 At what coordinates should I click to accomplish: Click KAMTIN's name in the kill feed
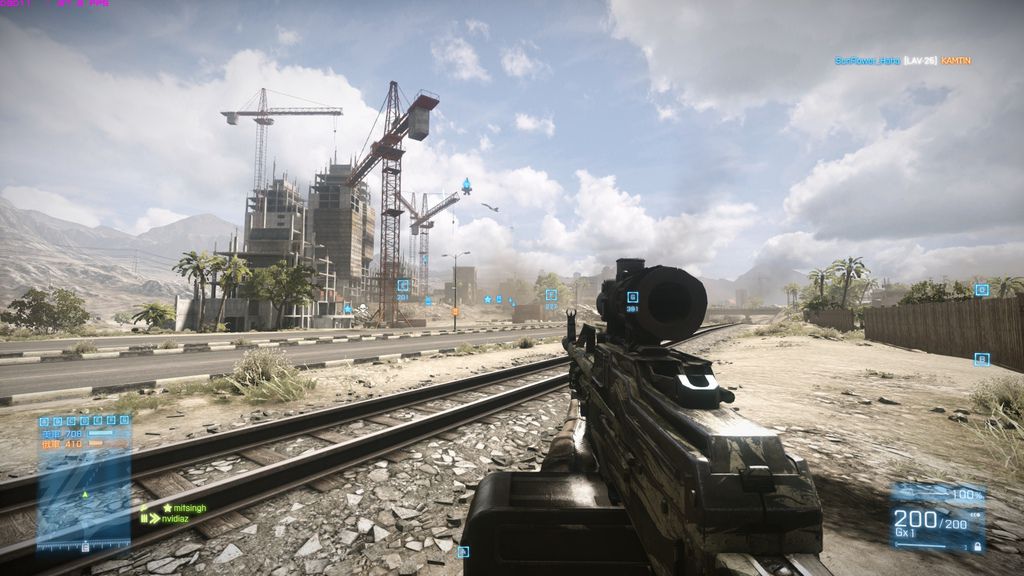[955, 61]
